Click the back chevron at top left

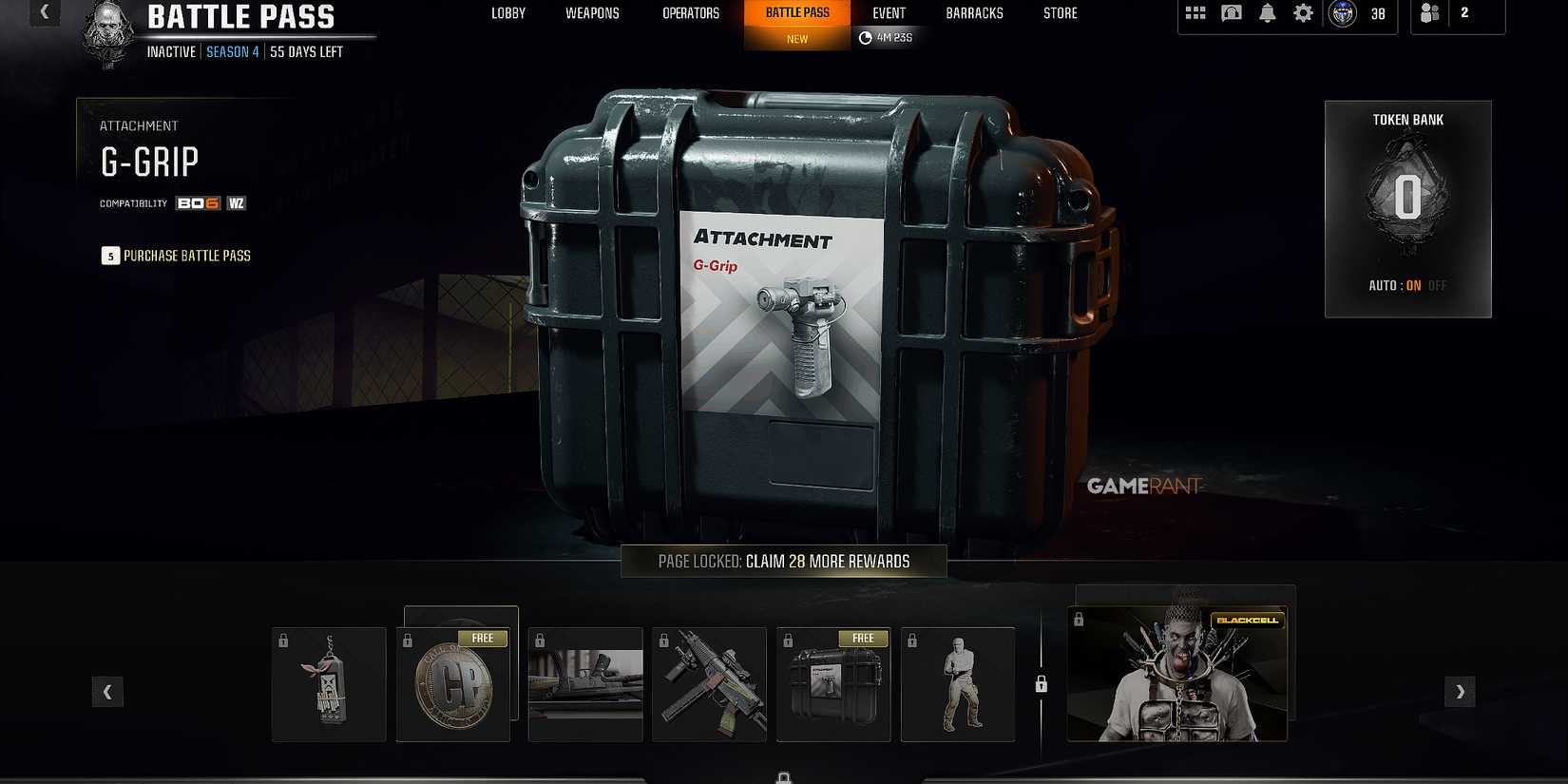coord(44,13)
